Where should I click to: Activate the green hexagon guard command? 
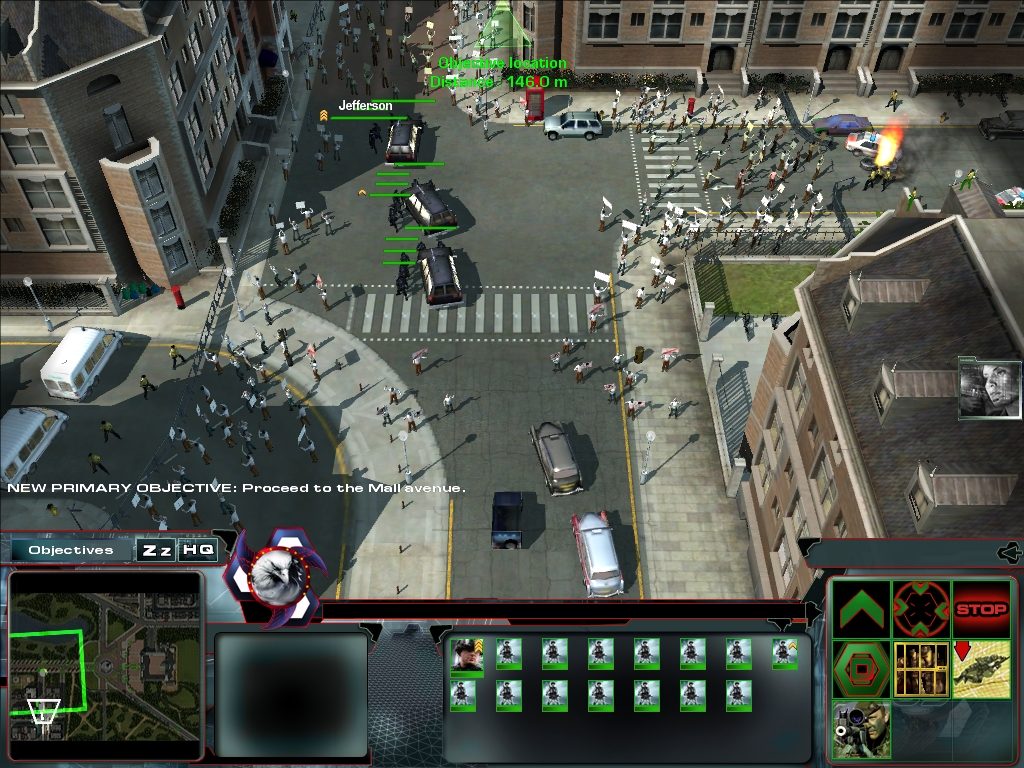coord(861,669)
